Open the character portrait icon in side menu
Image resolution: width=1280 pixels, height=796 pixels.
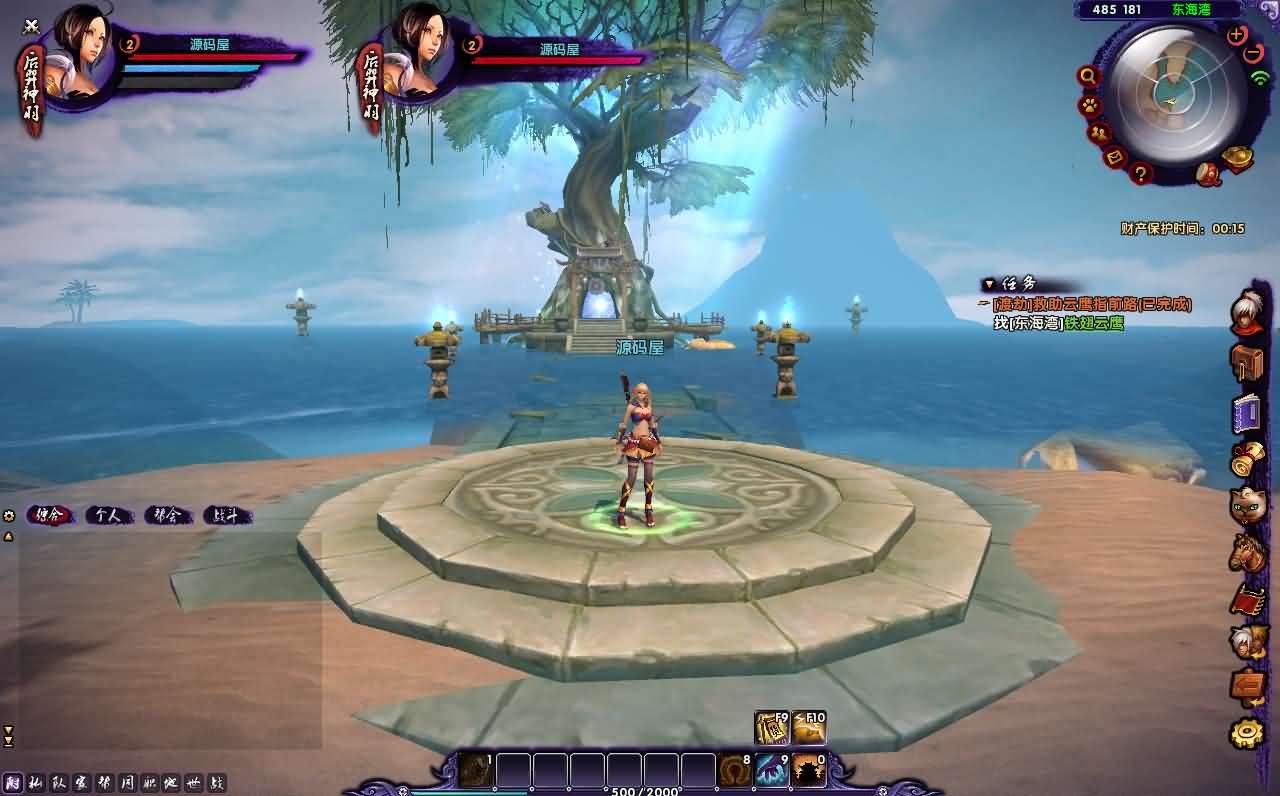coord(1247,308)
